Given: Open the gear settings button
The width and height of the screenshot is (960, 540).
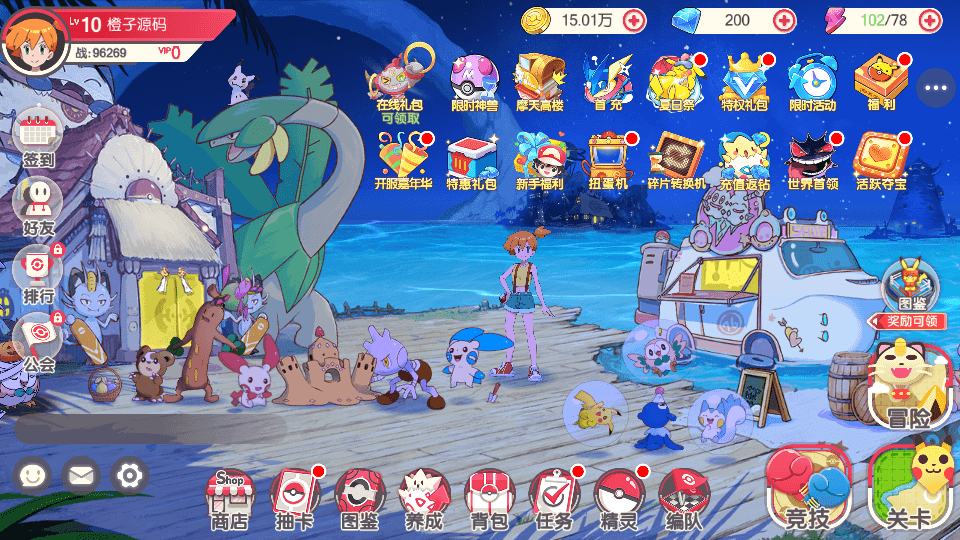Looking at the screenshot, I should (129, 475).
